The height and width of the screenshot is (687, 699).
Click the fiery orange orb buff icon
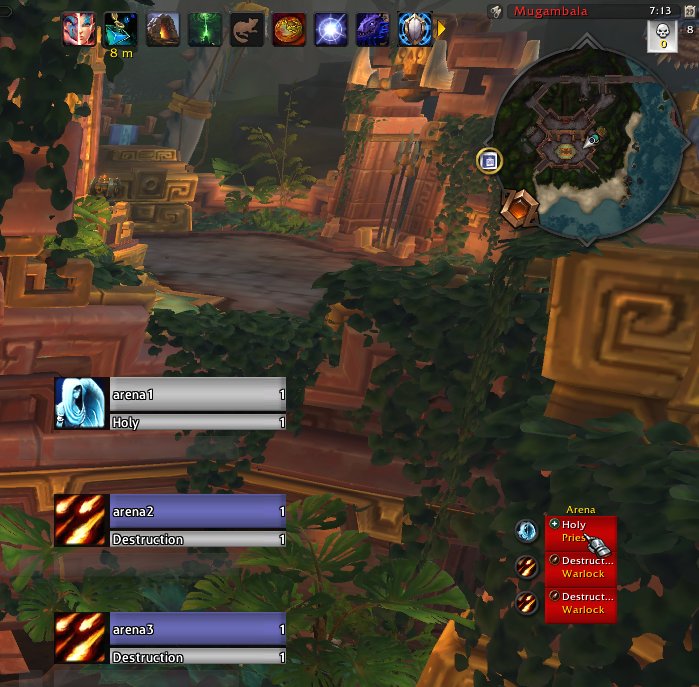[x=289, y=29]
